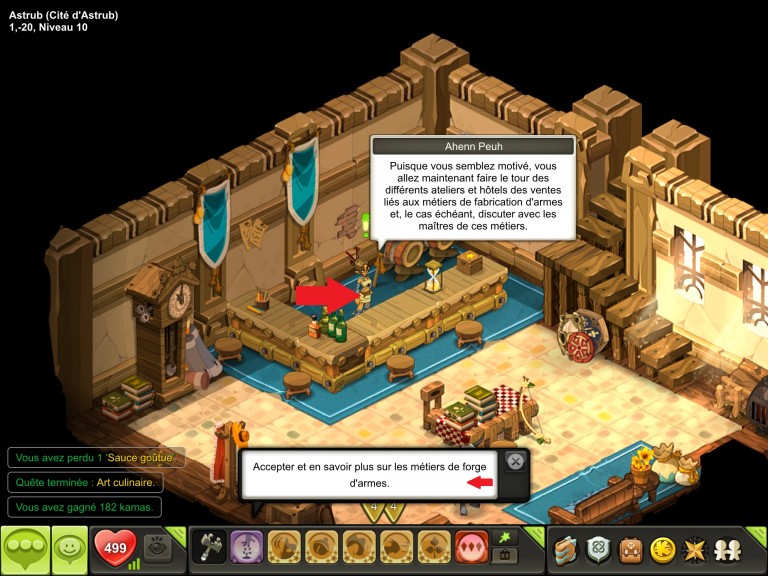Use the red three-diamond spell
Screen dimensions: 768x576
469,546
